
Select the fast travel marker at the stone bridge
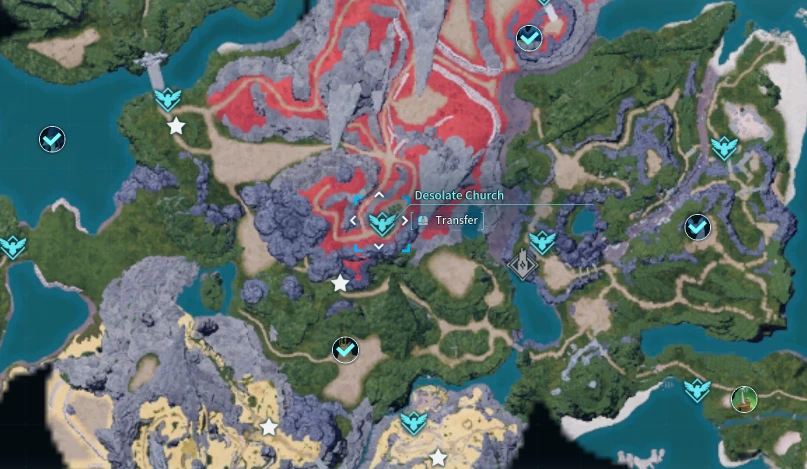[167, 98]
